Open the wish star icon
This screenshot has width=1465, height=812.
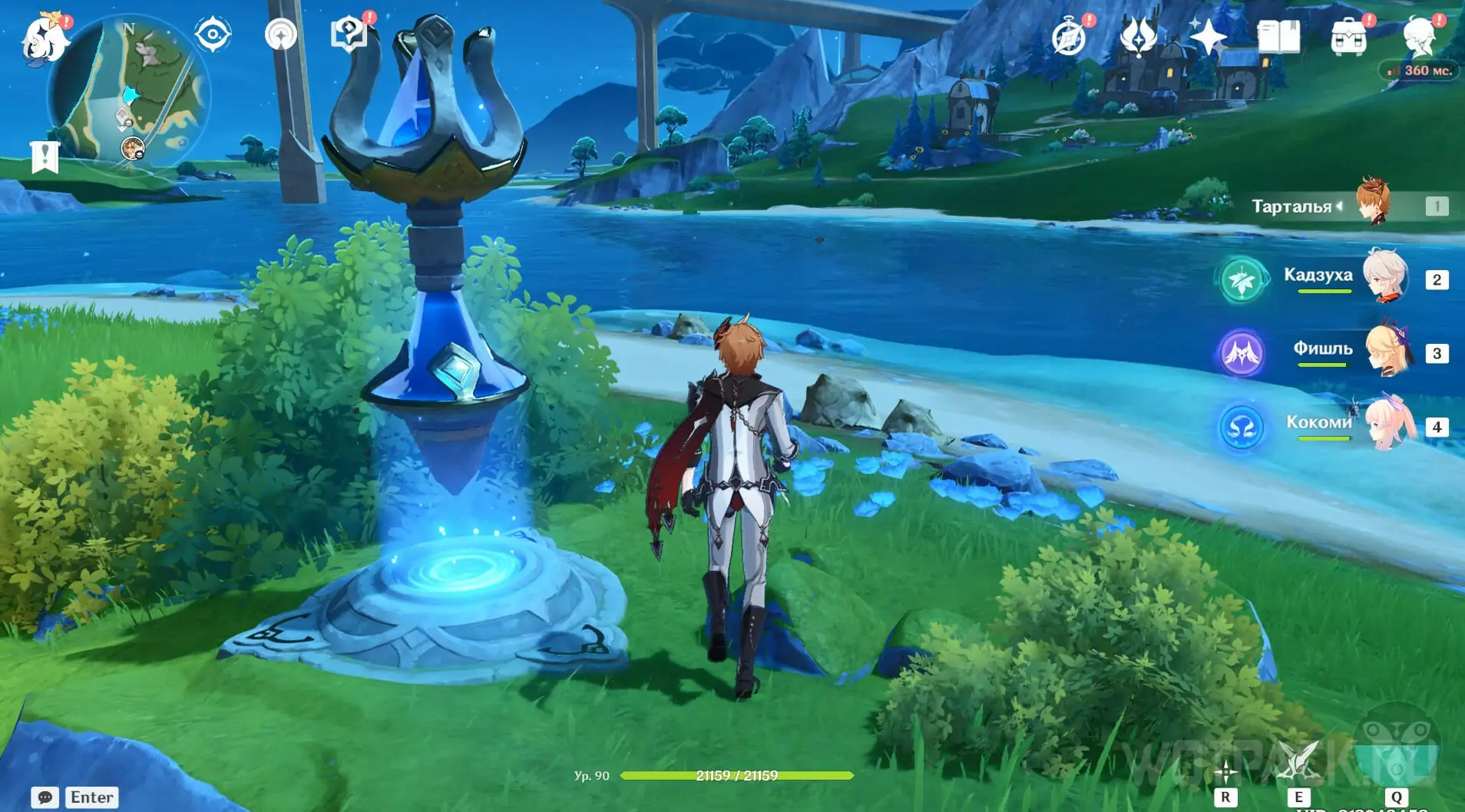[x=1207, y=37]
